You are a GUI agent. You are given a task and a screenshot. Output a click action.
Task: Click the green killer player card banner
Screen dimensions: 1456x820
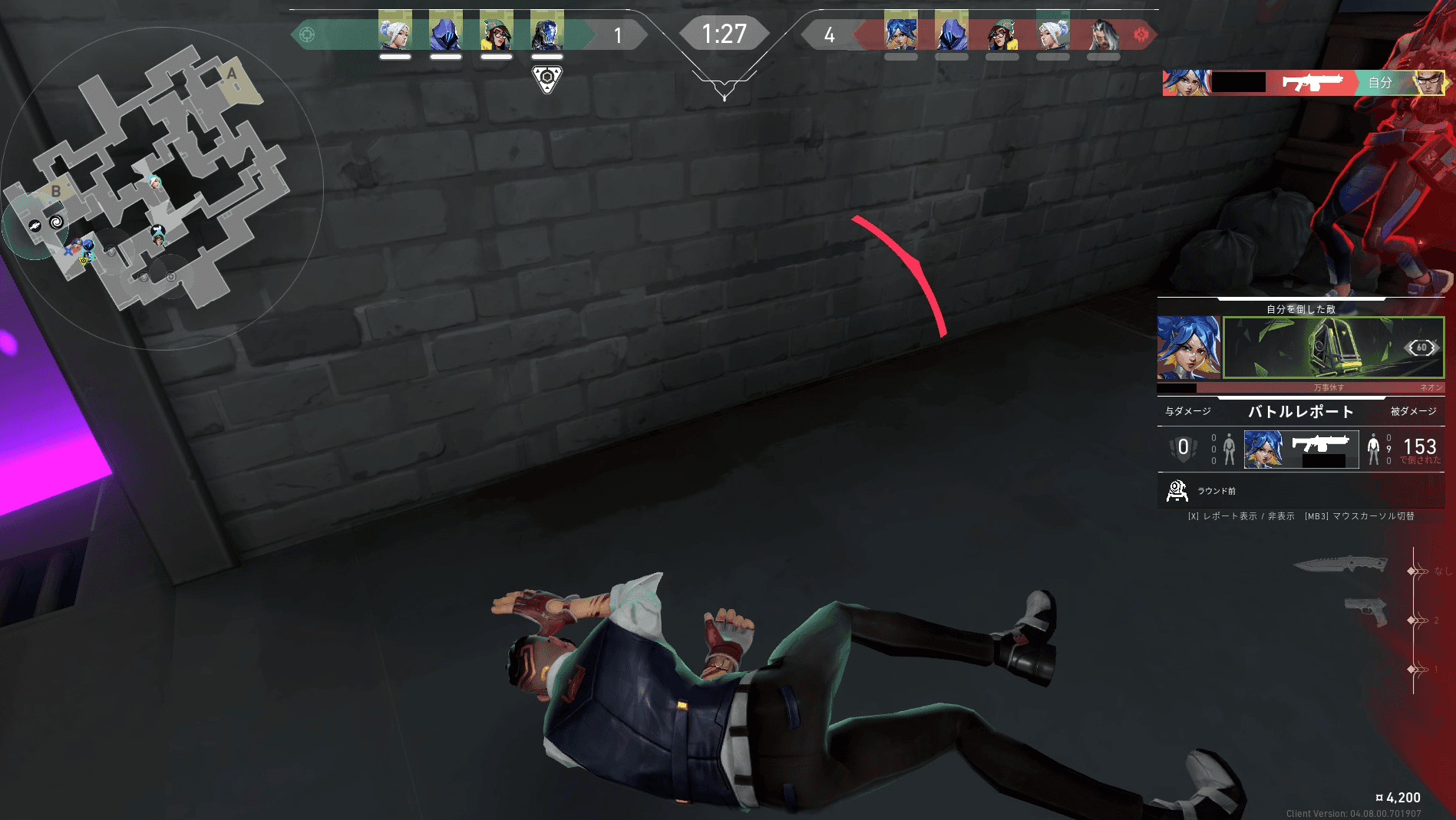[x=1333, y=347]
